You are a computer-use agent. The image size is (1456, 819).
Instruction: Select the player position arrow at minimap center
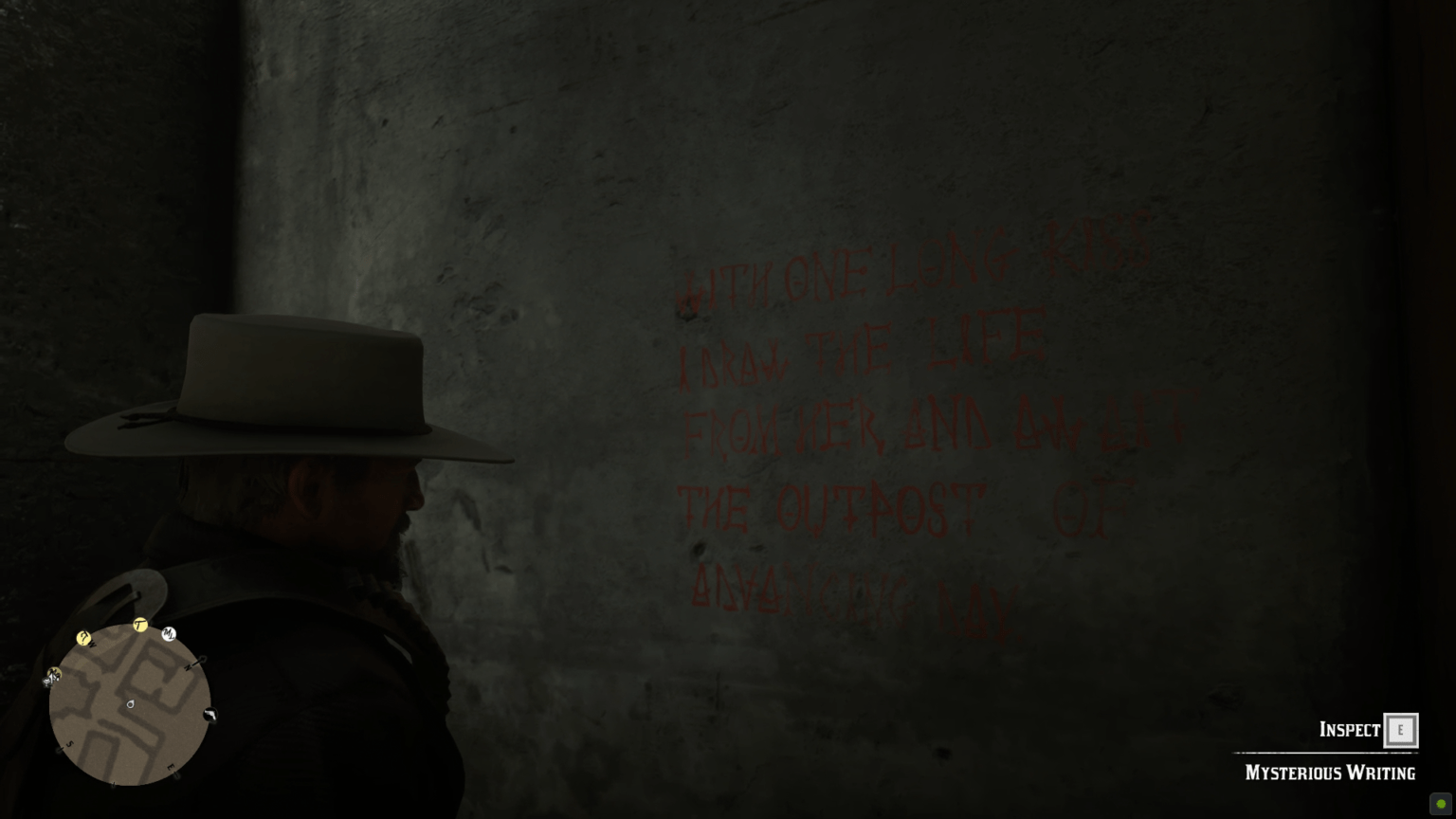tap(130, 704)
